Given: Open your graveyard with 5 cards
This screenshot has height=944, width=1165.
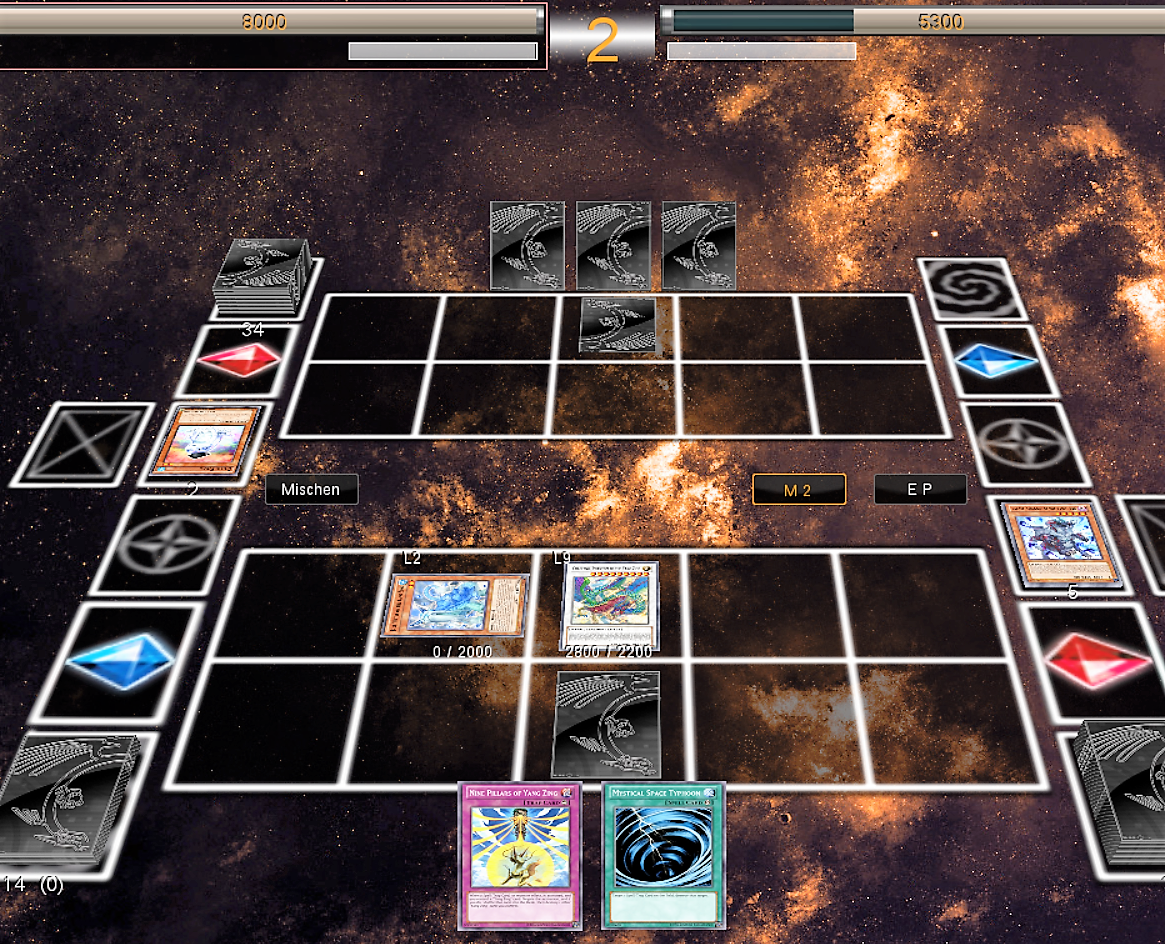Looking at the screenshot, I should coord(1060,543).
